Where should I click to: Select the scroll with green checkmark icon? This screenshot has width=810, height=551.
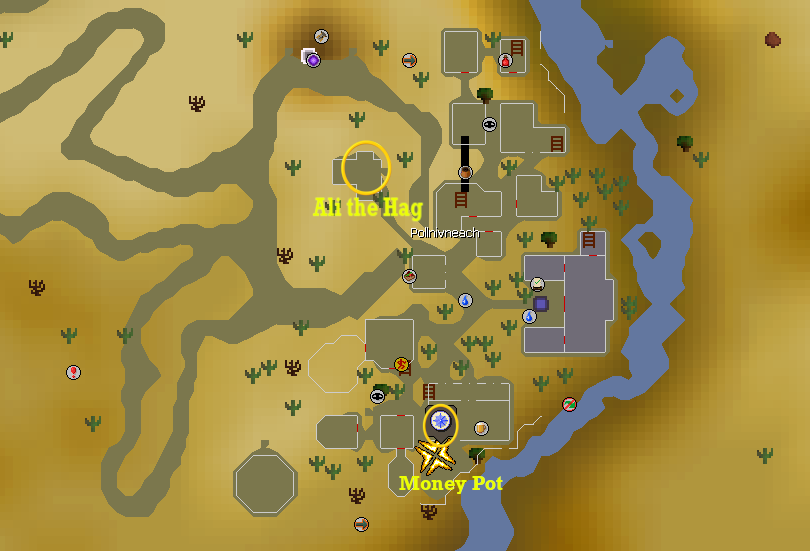tap(537, 284)
